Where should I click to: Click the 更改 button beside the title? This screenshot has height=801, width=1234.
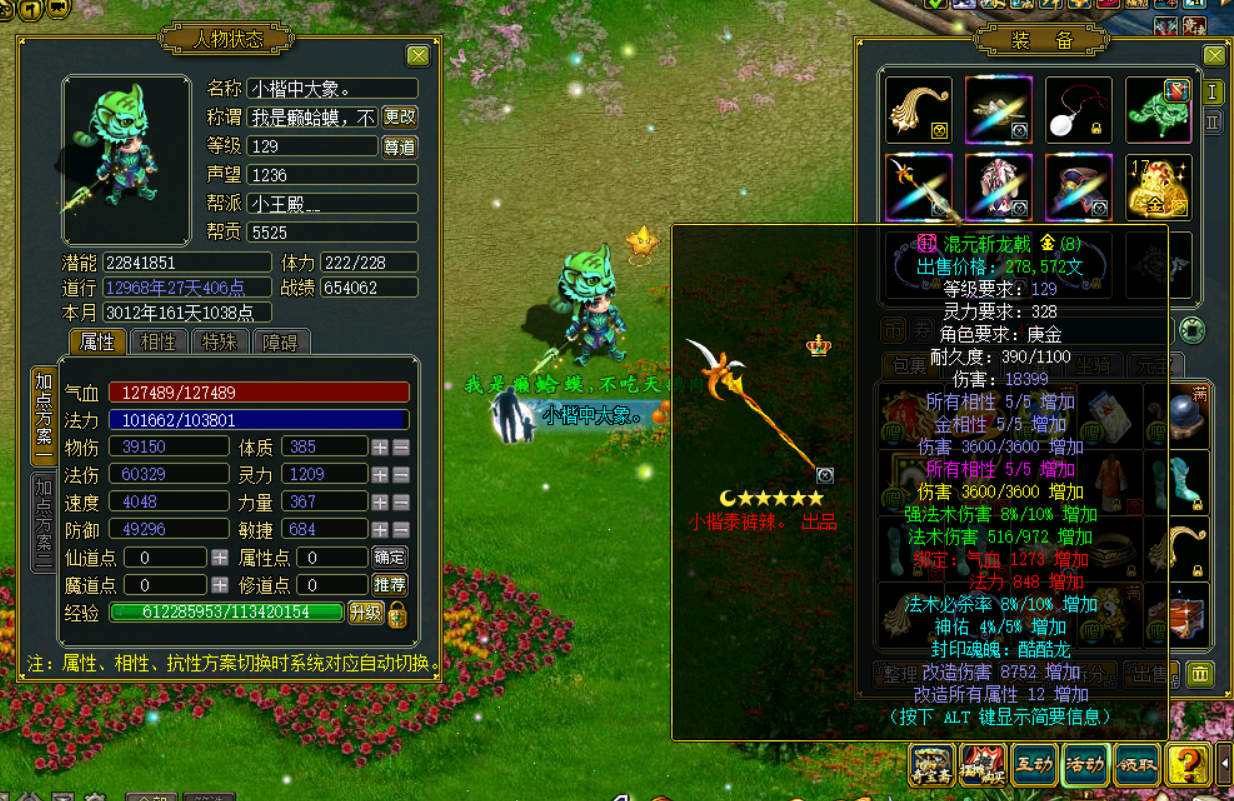399,118
